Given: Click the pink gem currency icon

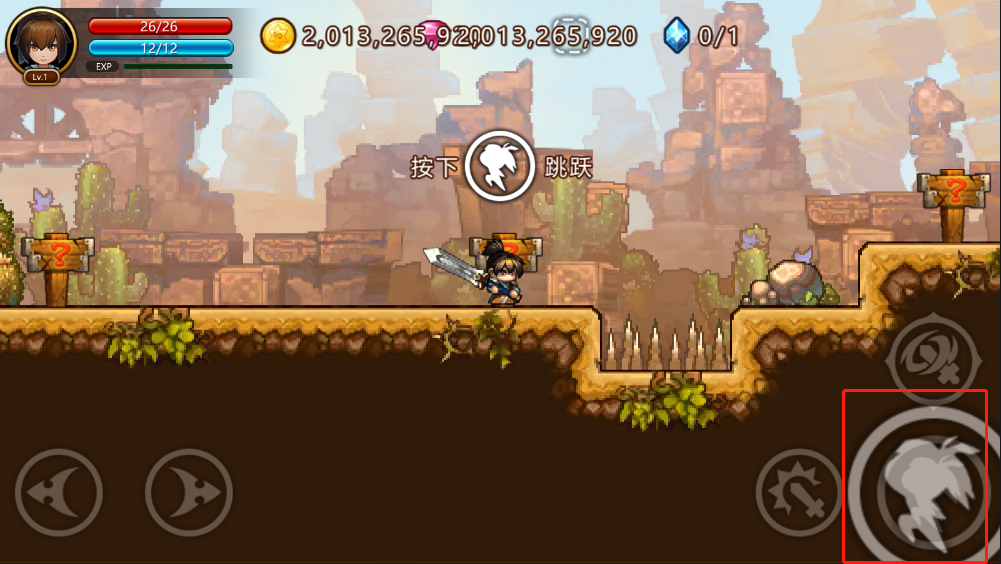Looking at the screenshot, I should (432, 34).
